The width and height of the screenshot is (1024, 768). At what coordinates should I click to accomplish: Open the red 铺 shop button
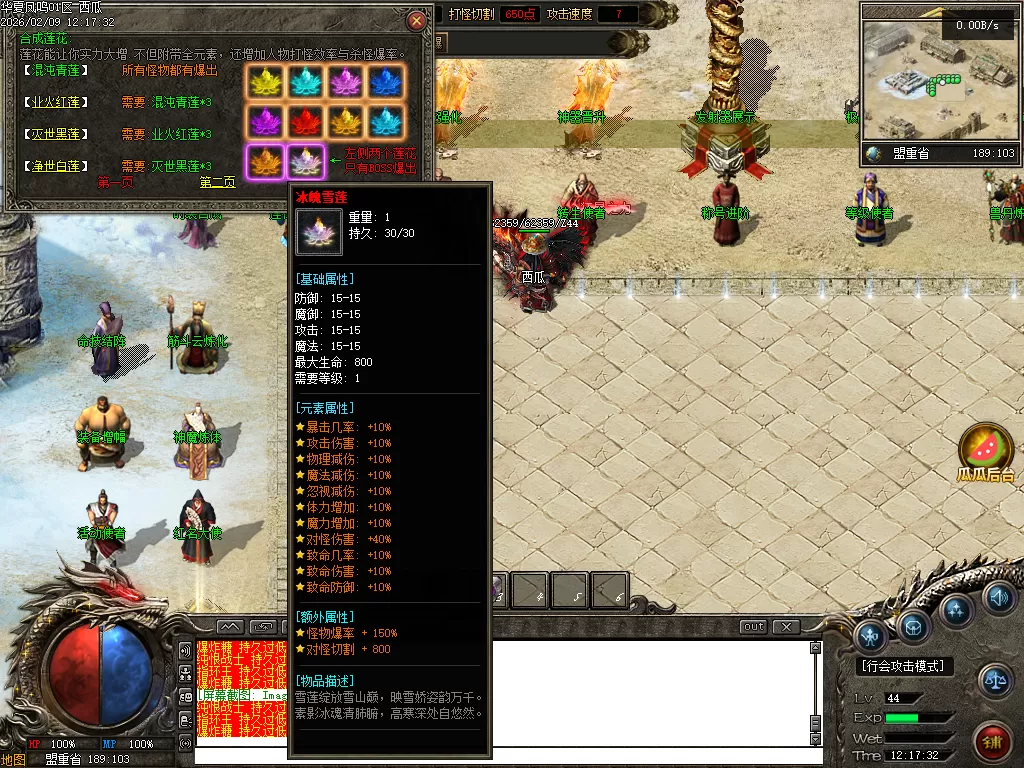click(992, 742)
